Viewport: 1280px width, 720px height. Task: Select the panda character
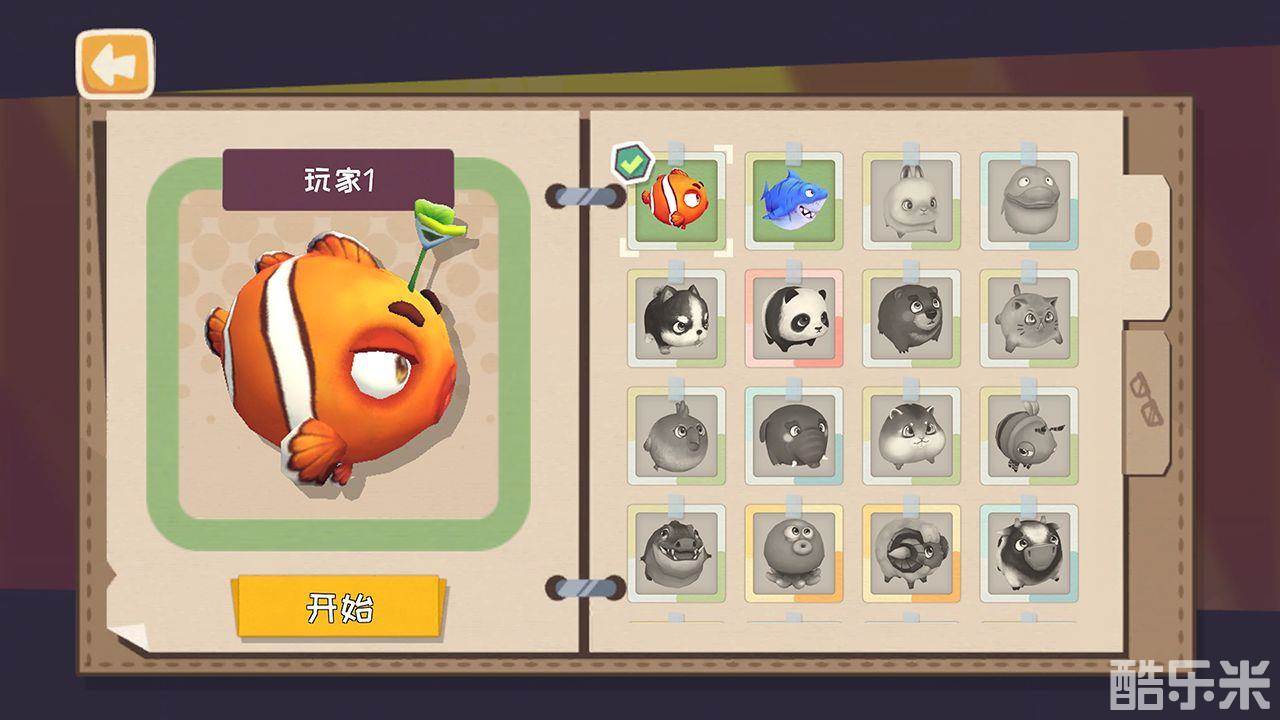793,320
